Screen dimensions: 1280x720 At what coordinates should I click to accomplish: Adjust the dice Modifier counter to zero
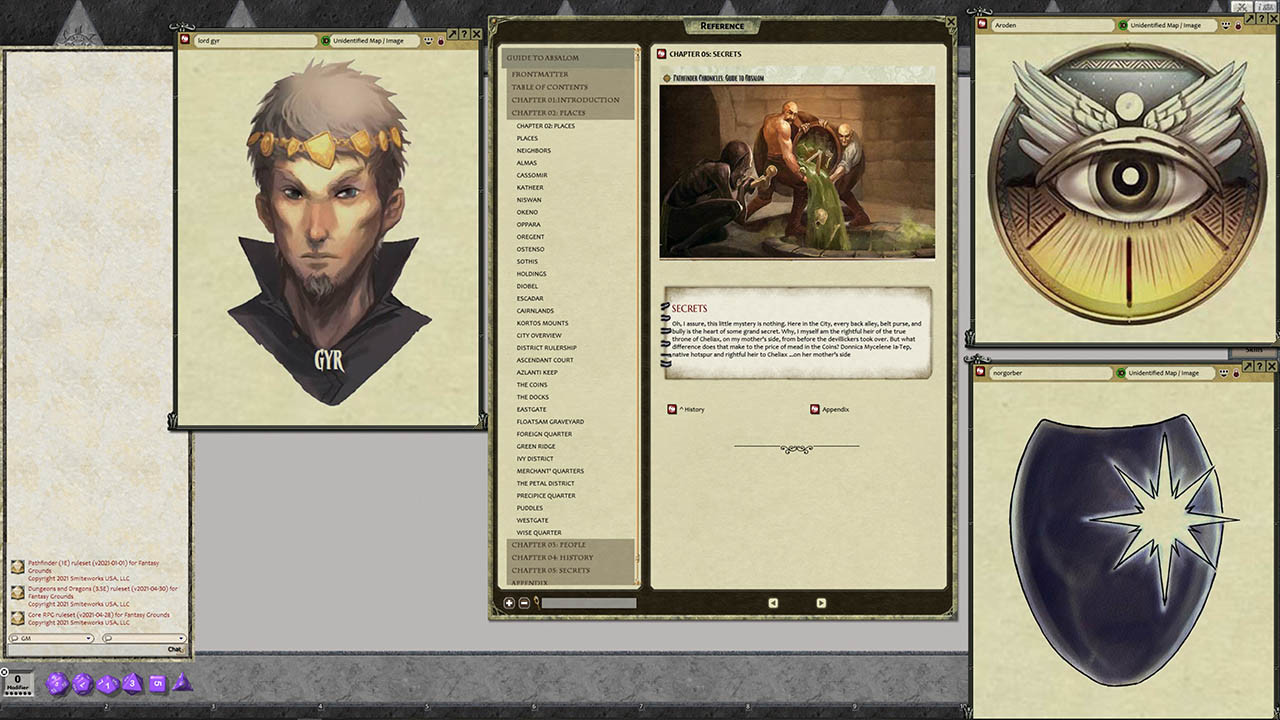[x=18, y=679]
